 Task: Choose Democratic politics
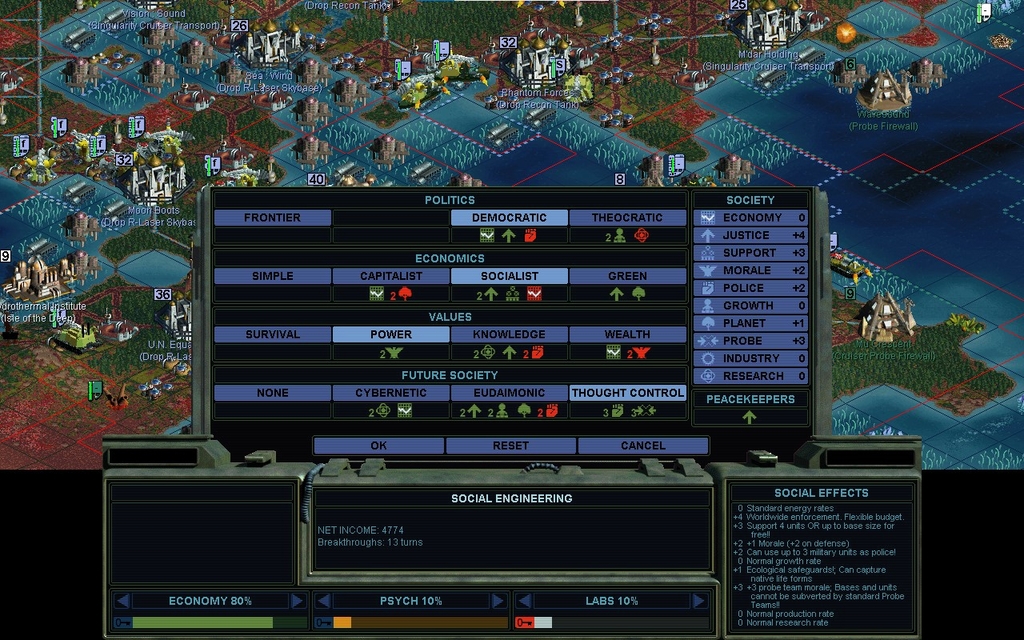pyautogui.click(x=509, y=218)
